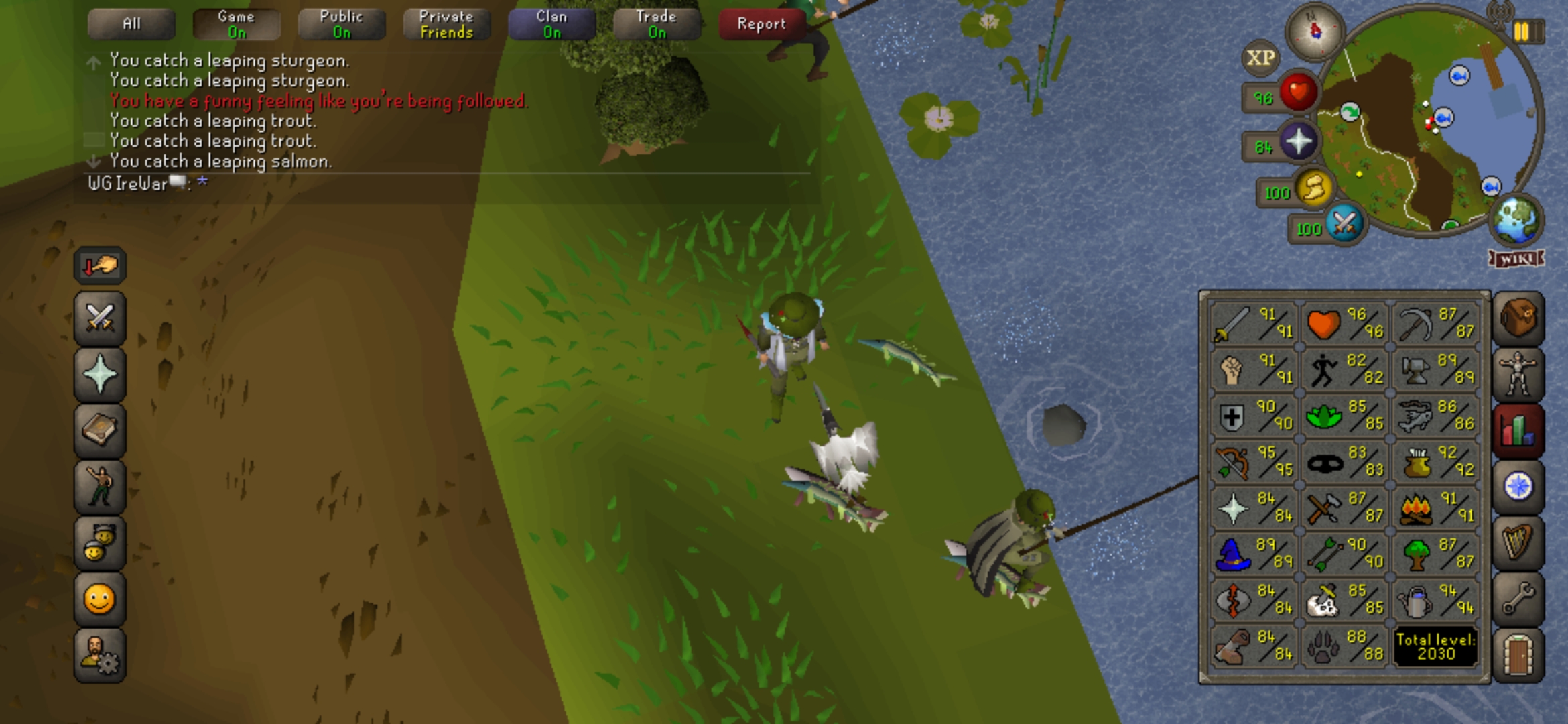Activate the special attack orb

pyautogui.click(x=1344, y=224)
